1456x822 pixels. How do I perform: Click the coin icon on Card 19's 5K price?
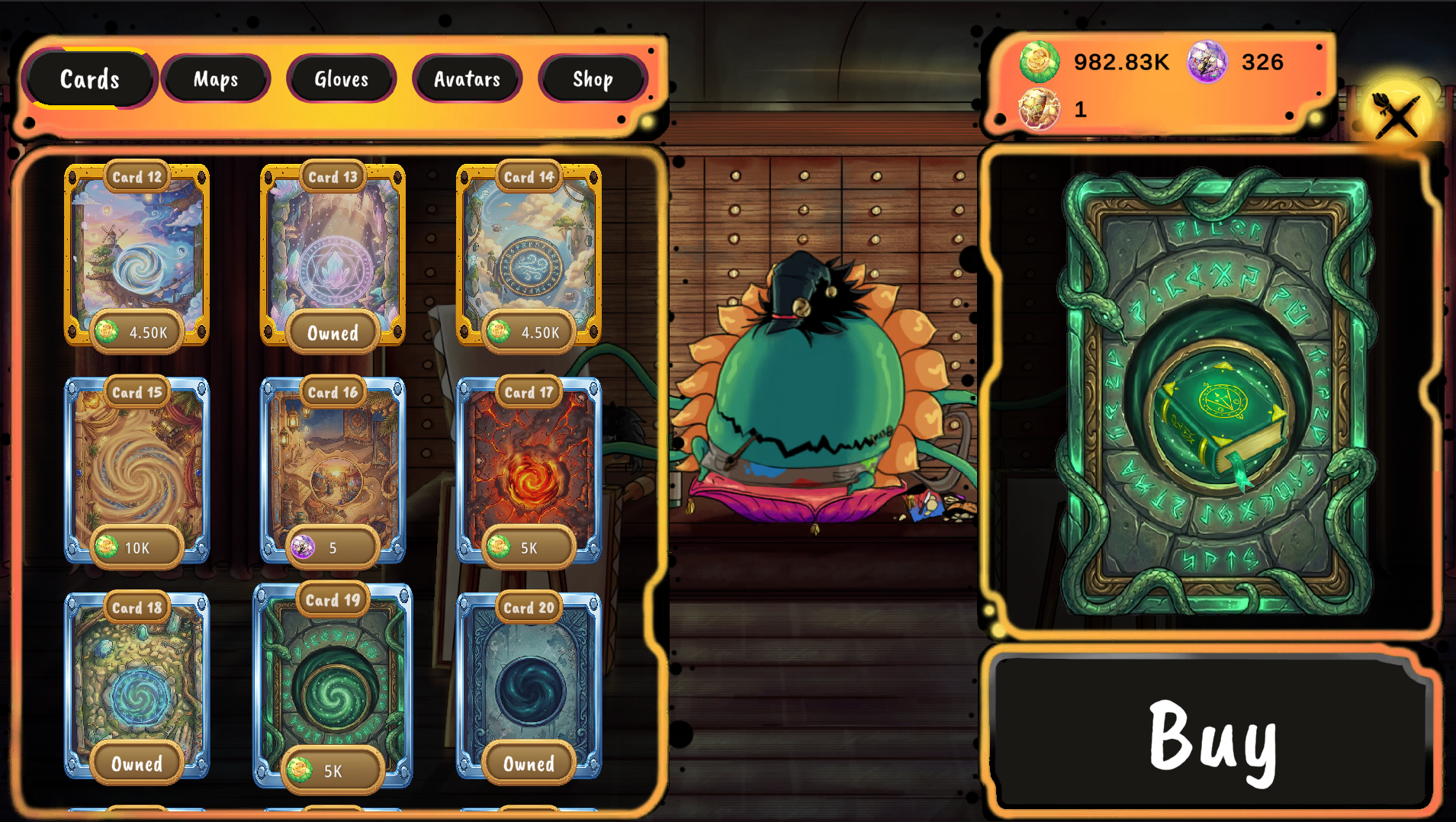[x=299, y=769]
